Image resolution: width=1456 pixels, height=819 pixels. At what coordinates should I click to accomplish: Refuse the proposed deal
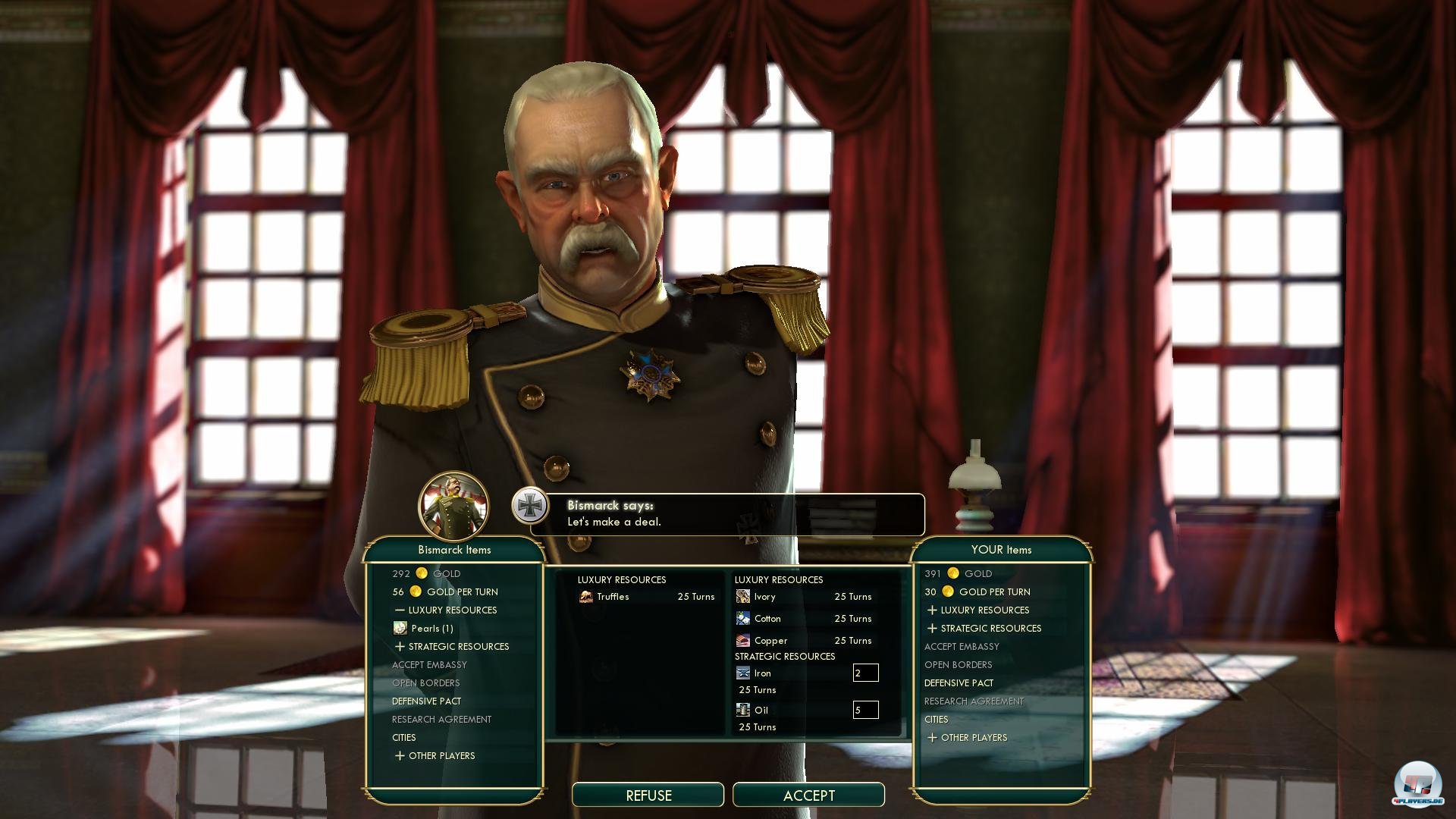tap(648, 795)
